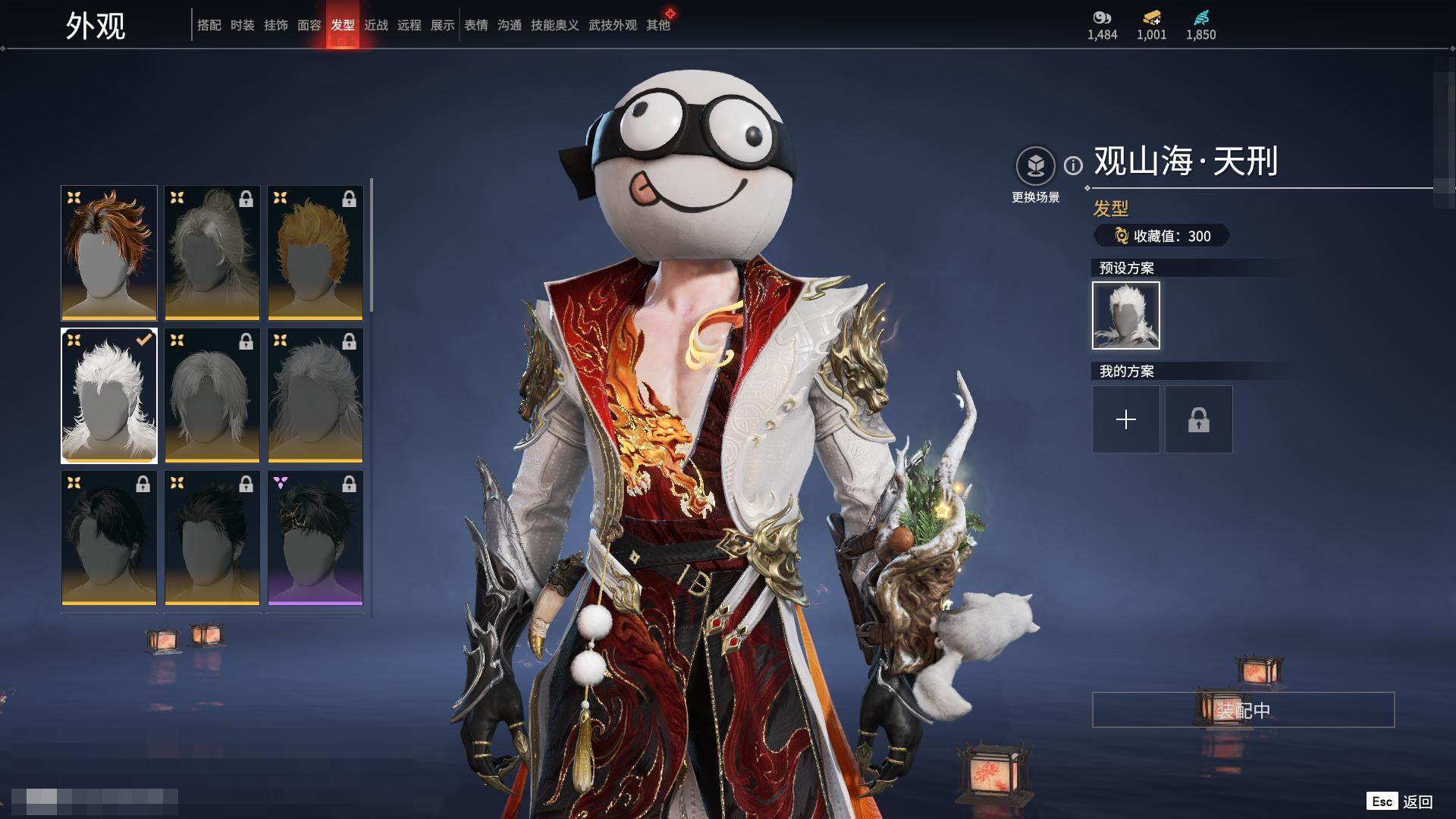Open the 远程 tab

tap(409, 25)
